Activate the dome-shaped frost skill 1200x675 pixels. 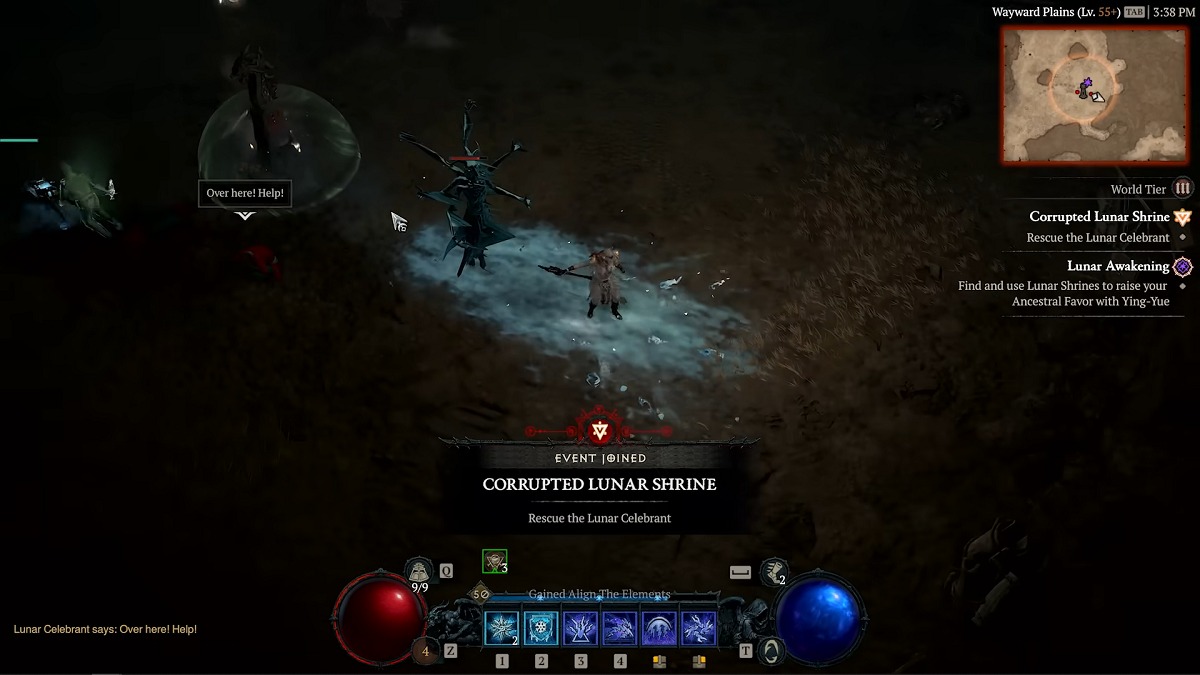(x=659, y=628)
